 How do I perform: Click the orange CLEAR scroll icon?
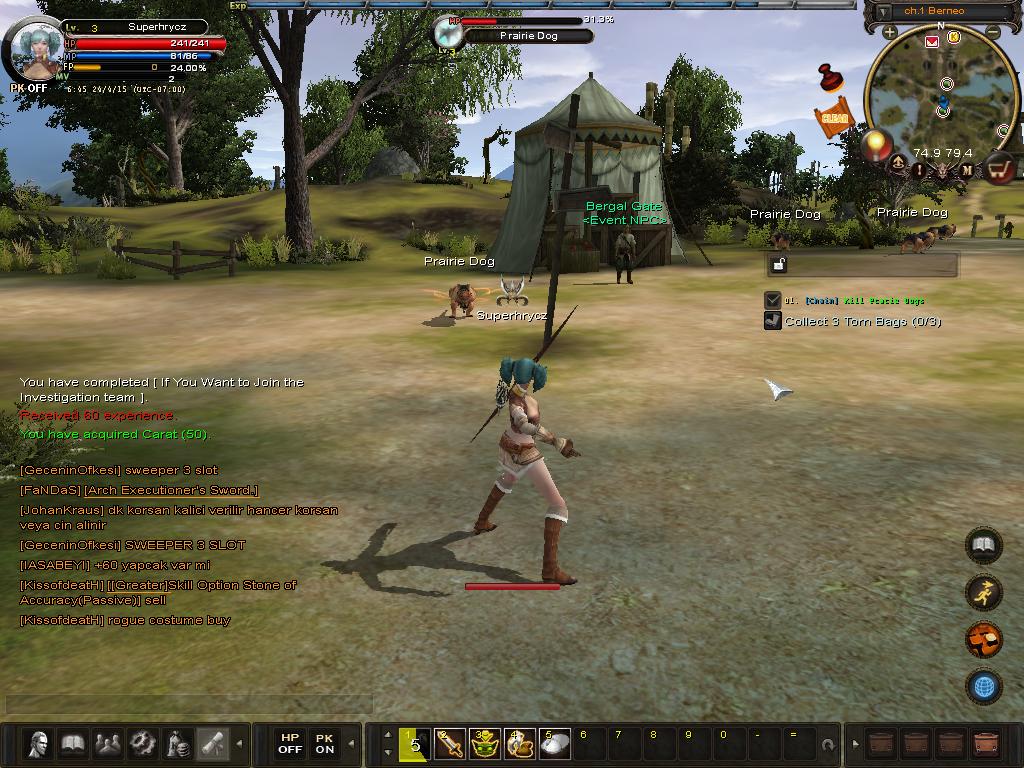[x=833, y=118]
